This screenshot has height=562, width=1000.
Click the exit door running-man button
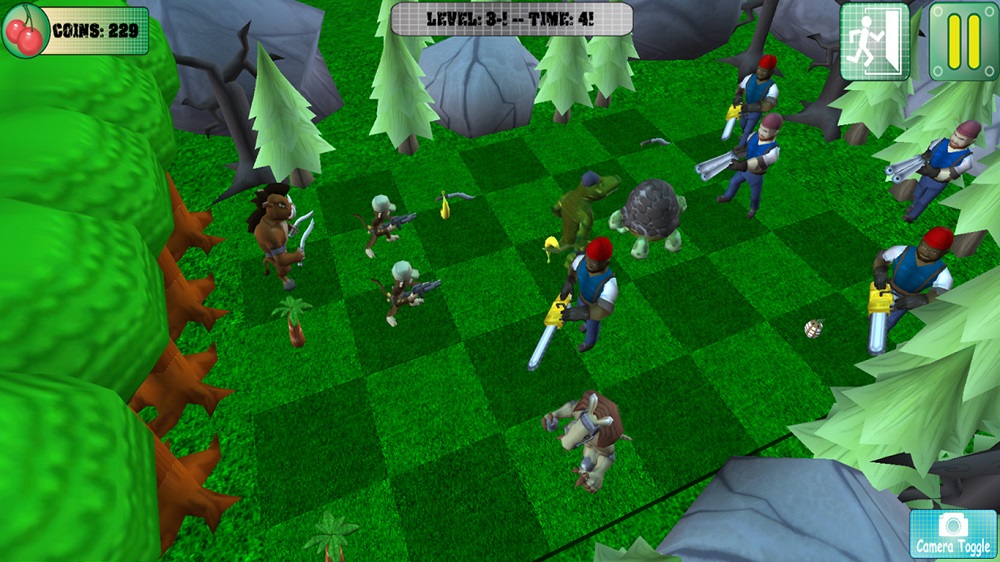pyautogui.click(x=874, y=41)
